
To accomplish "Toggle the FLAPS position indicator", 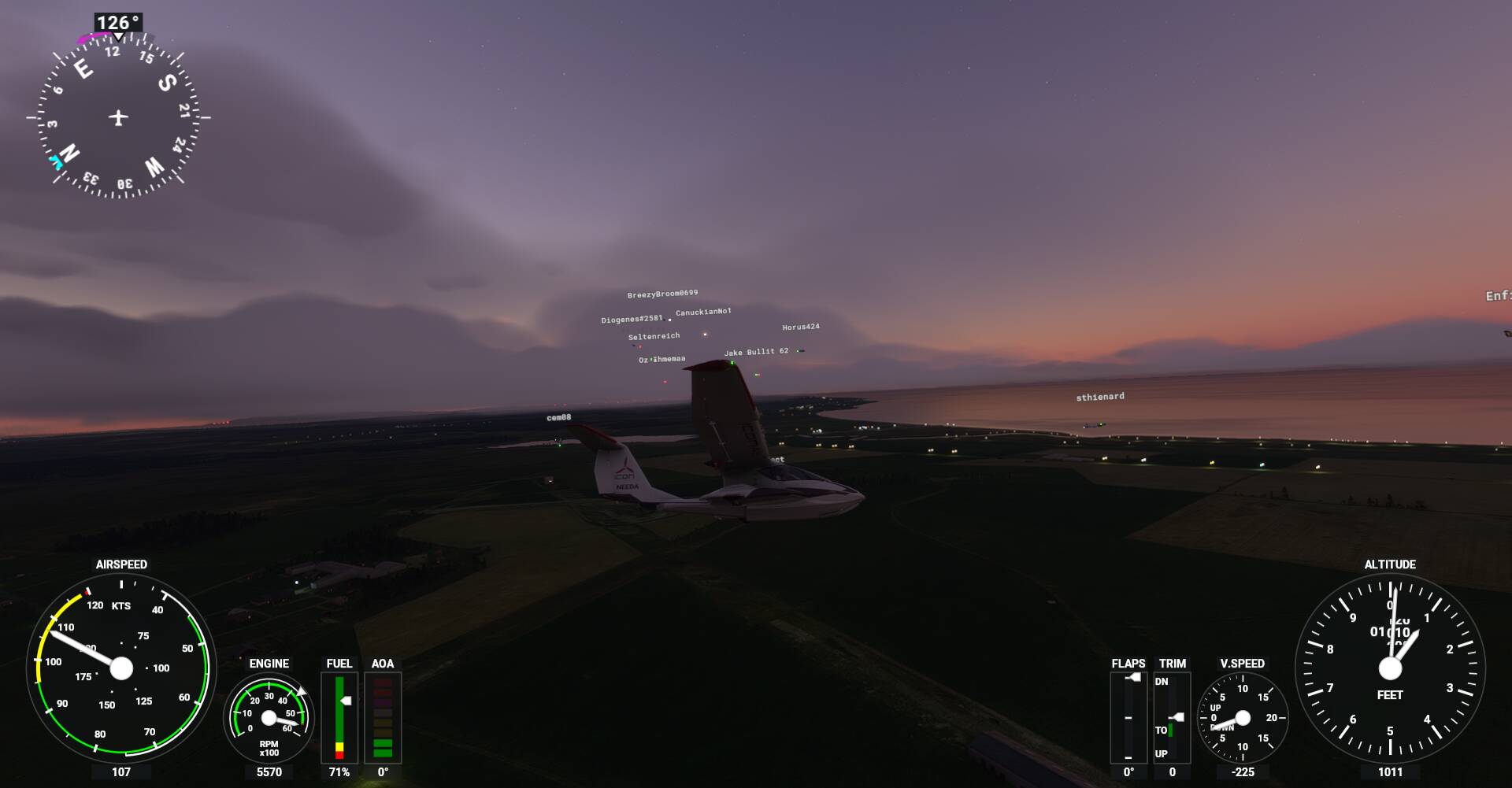I will (1129, 716).
